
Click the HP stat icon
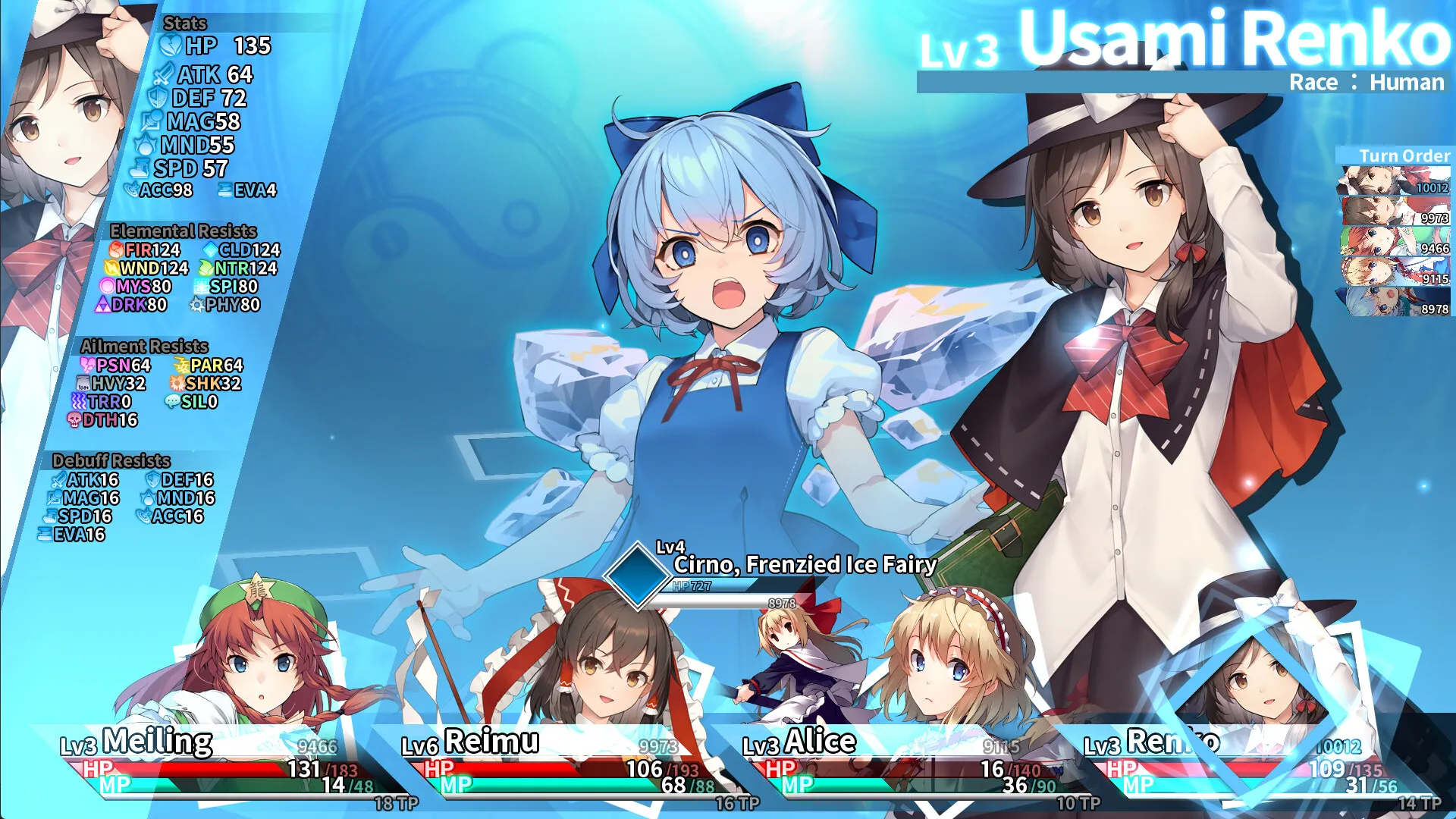pyautogui.click(x=171, y=47)
